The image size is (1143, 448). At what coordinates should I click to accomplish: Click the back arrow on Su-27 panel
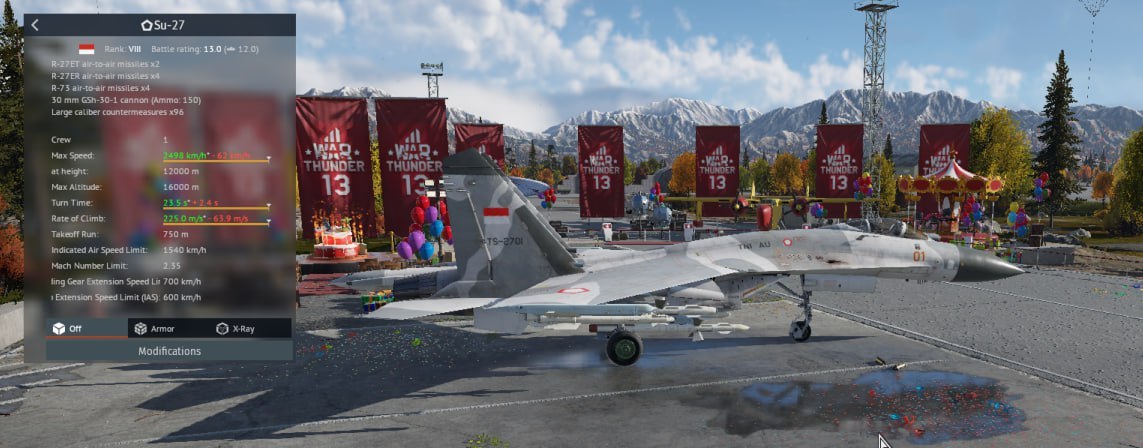pyautogui.click(x=35, y=25)
